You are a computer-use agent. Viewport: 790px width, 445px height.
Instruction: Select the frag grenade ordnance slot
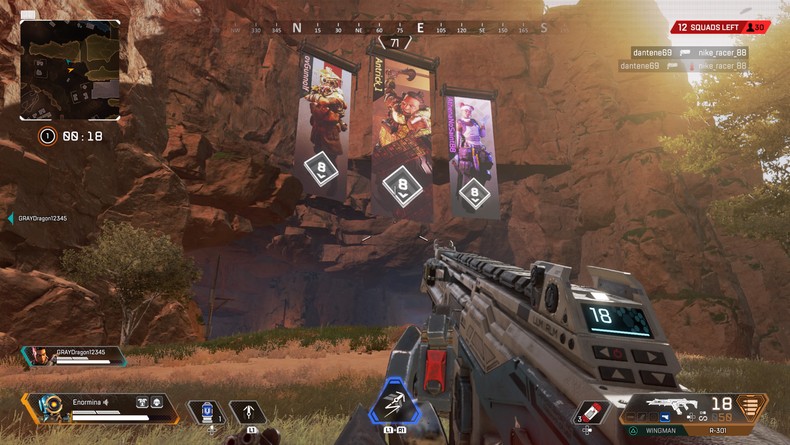click(590, 412)
